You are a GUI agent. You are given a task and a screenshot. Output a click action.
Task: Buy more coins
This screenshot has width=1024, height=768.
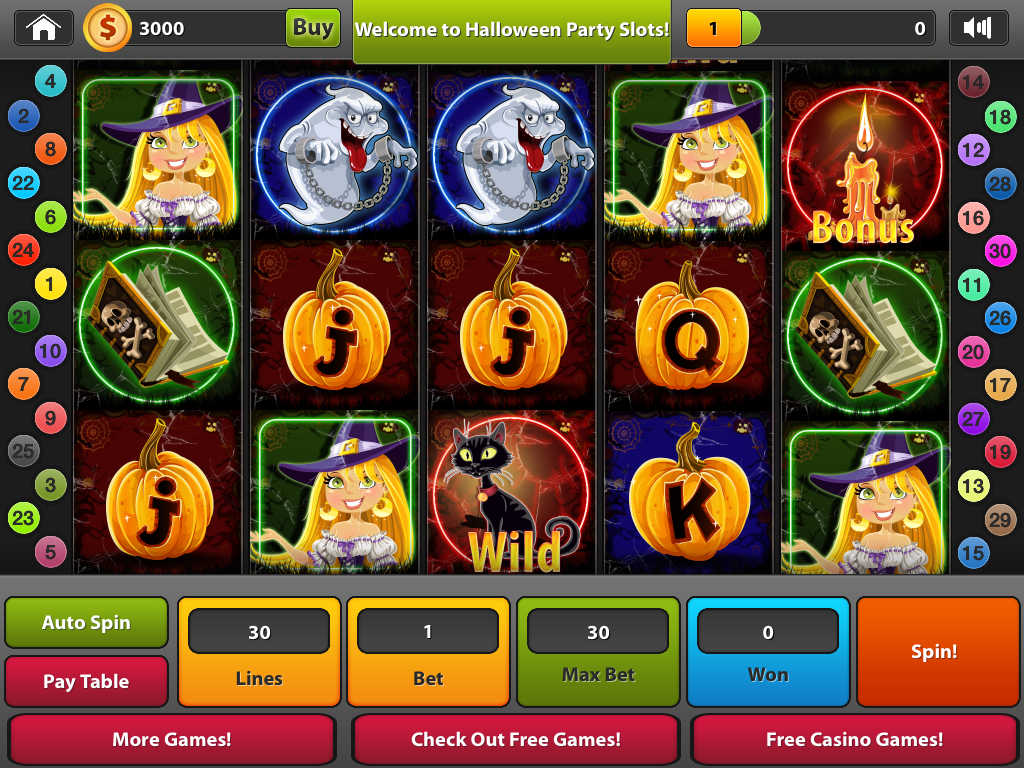[312, 28]
